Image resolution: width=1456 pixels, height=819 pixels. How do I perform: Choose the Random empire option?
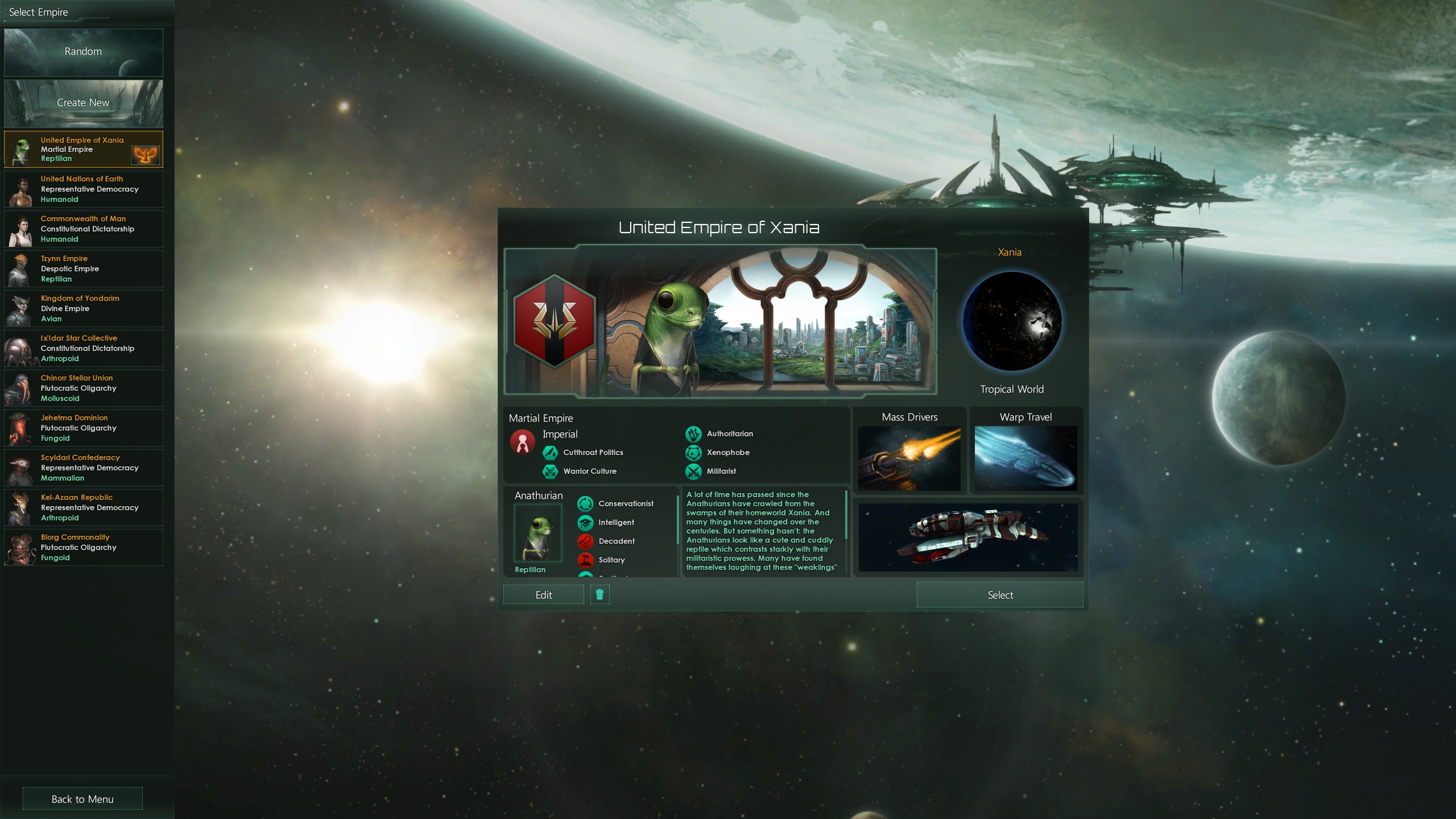click(83, 52)
